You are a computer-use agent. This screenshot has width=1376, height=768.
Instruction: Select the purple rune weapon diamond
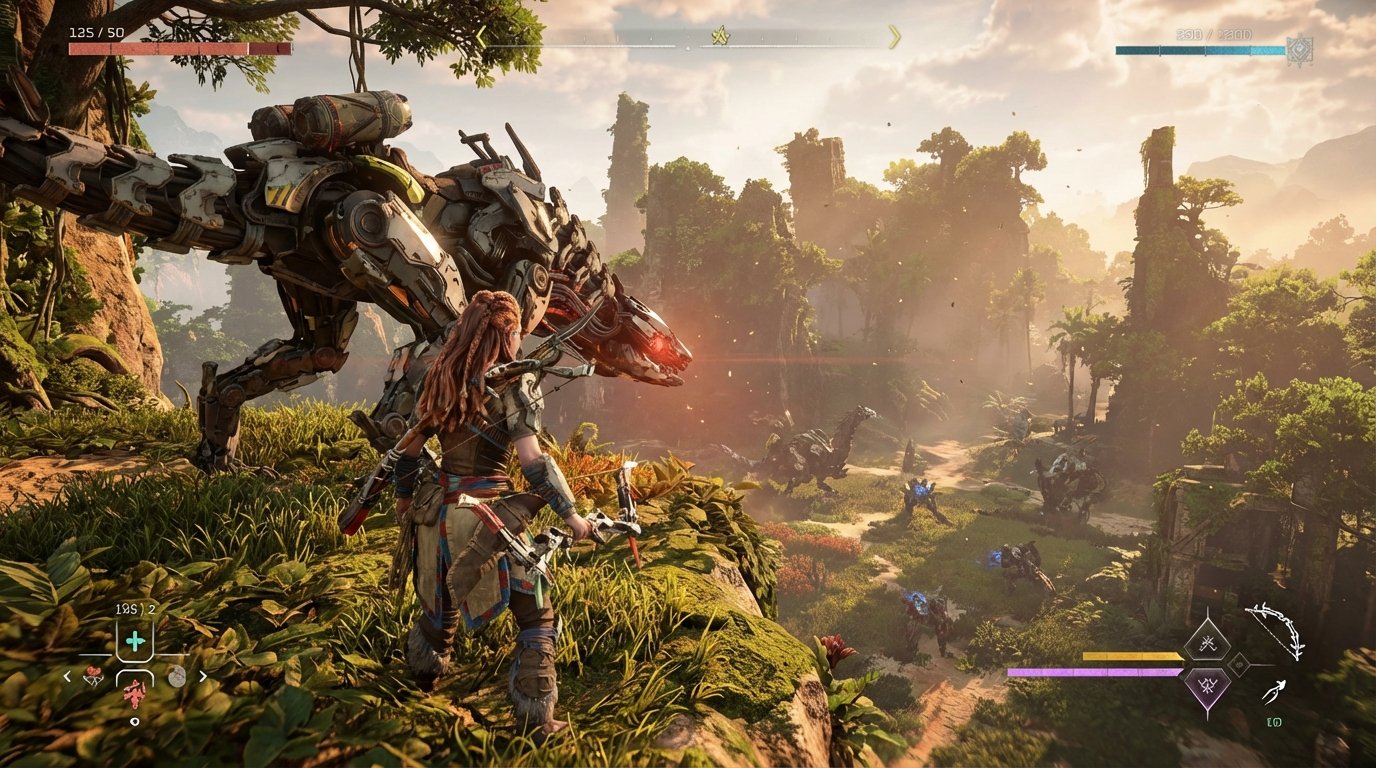1208,685
